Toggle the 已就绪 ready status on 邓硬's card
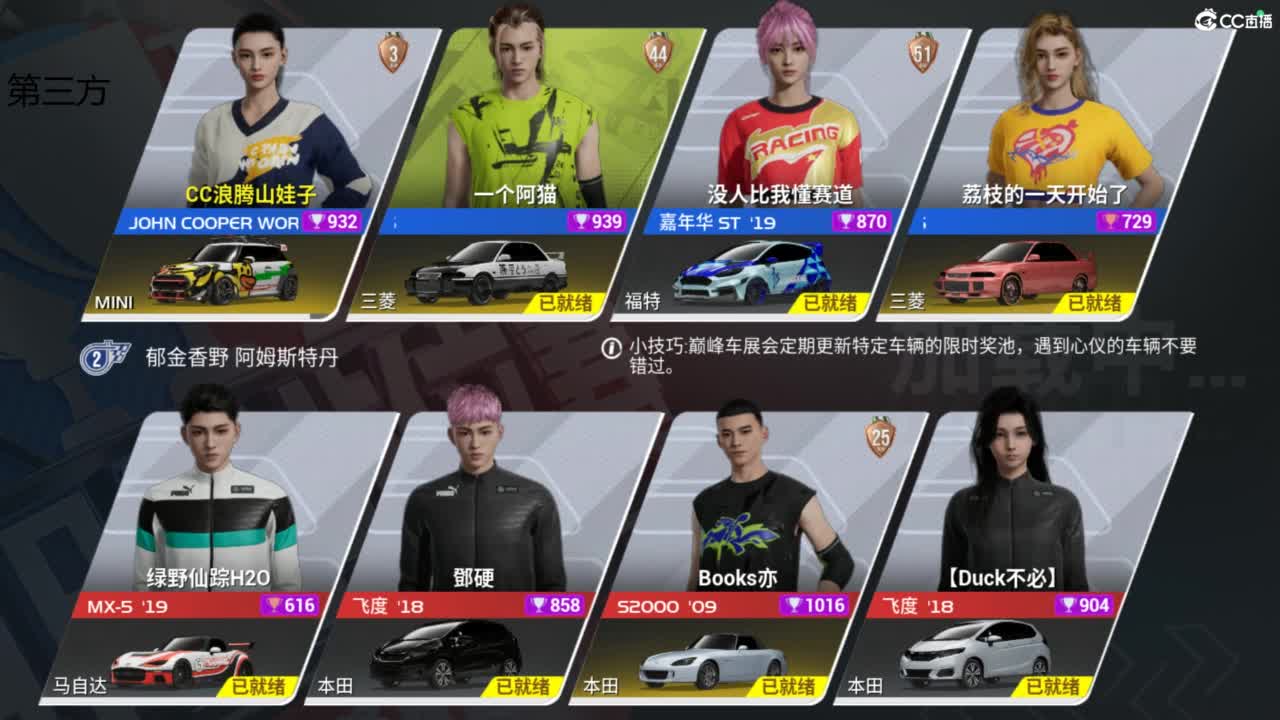This screenshot has height=720, width=1280. point(520,688)
